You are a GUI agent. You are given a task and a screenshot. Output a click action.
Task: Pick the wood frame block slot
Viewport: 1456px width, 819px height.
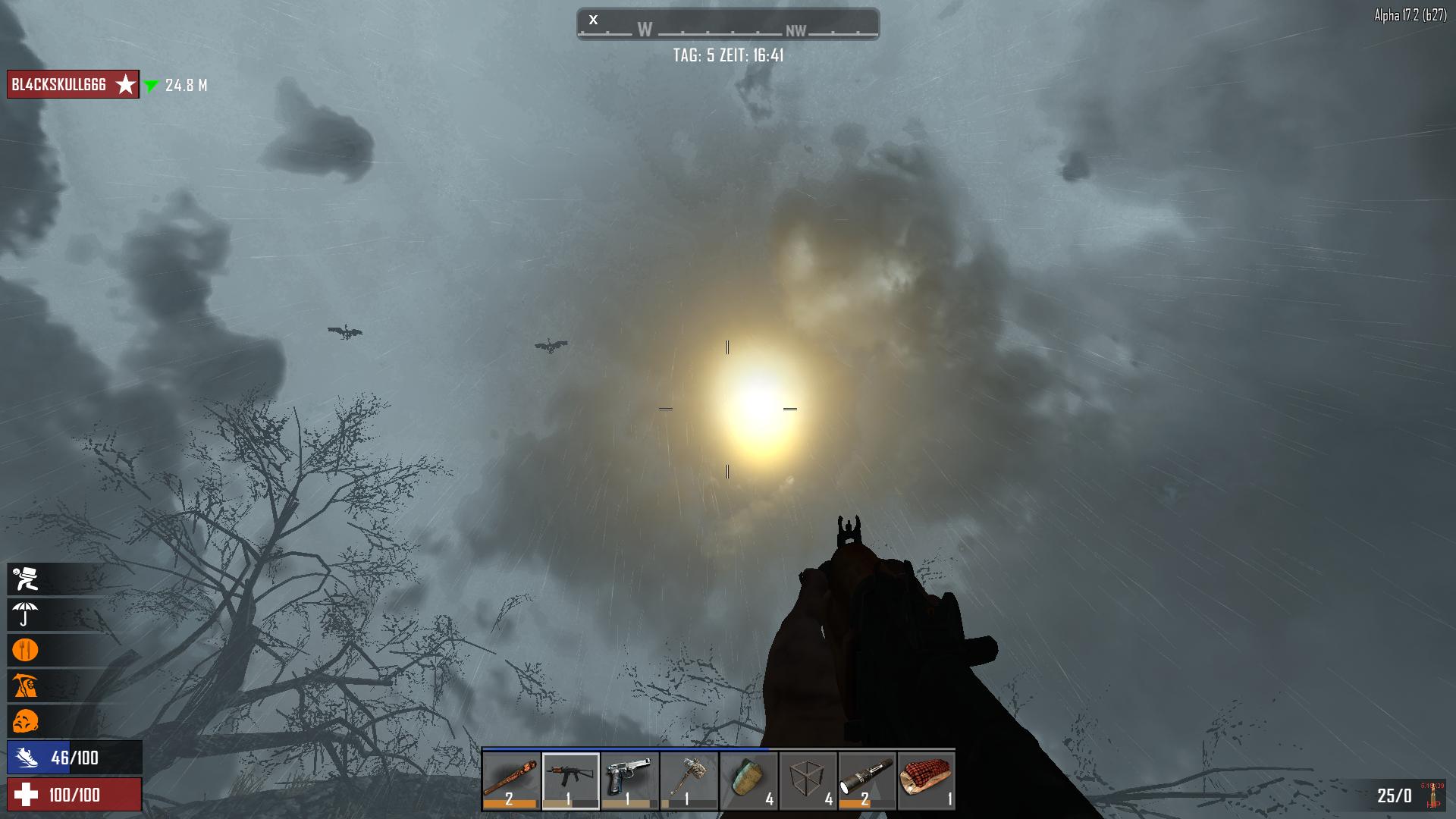pos(808,781)
